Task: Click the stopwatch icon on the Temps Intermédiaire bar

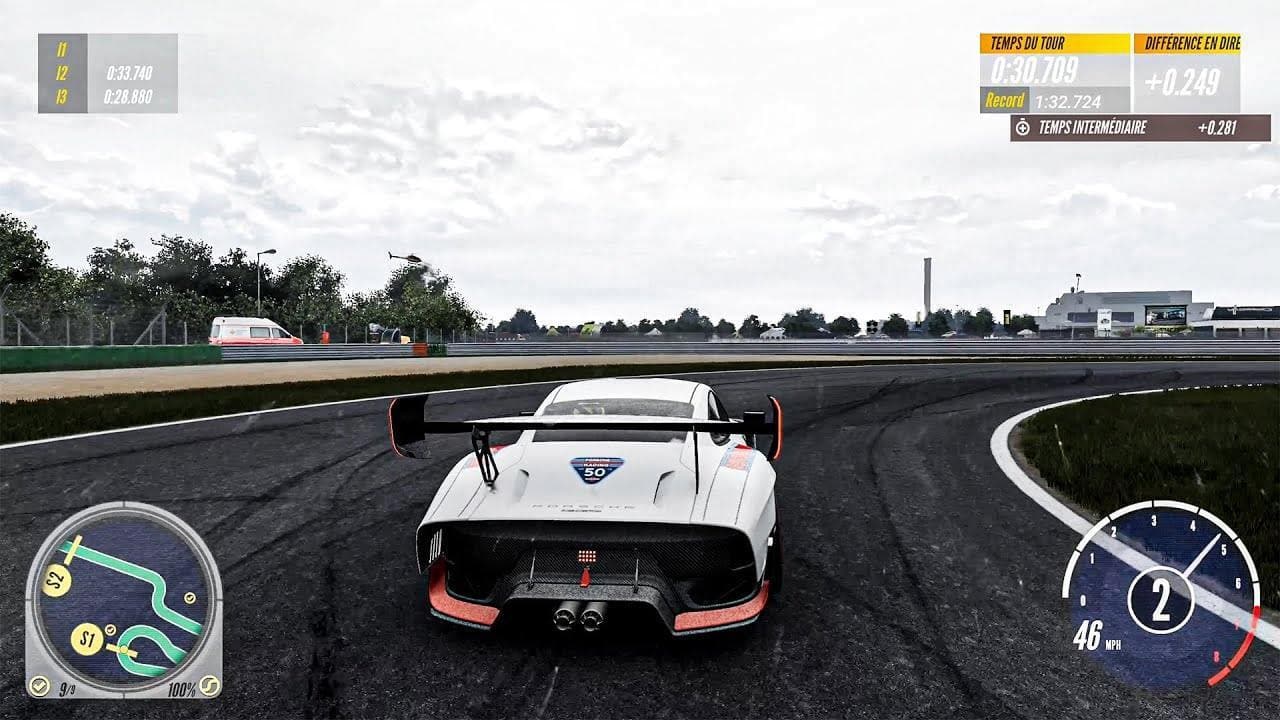Action: click(x=1022, y=128)
